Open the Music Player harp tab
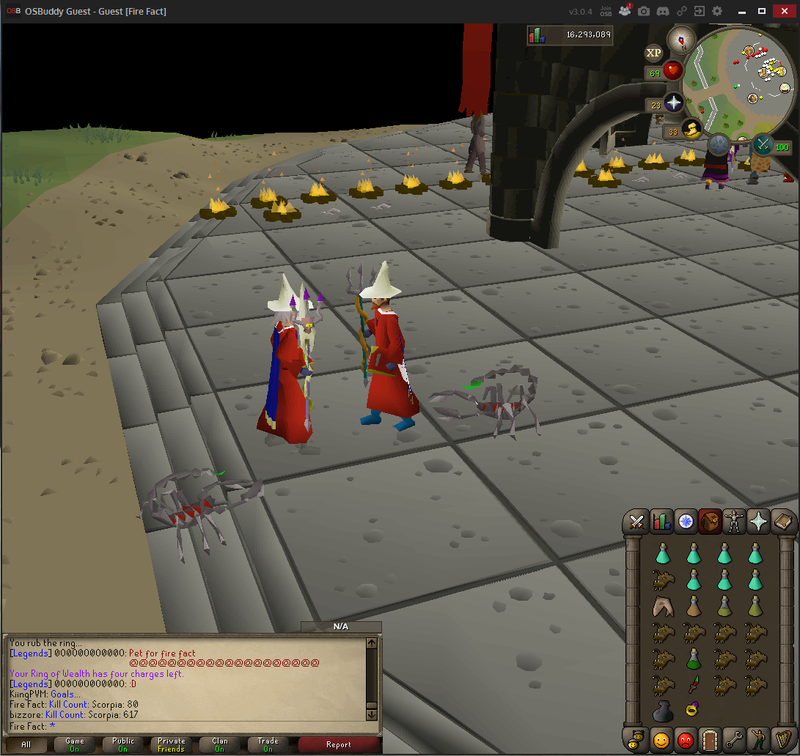The width and height of the screenshot is (800, 756). (x=784, y=740)
